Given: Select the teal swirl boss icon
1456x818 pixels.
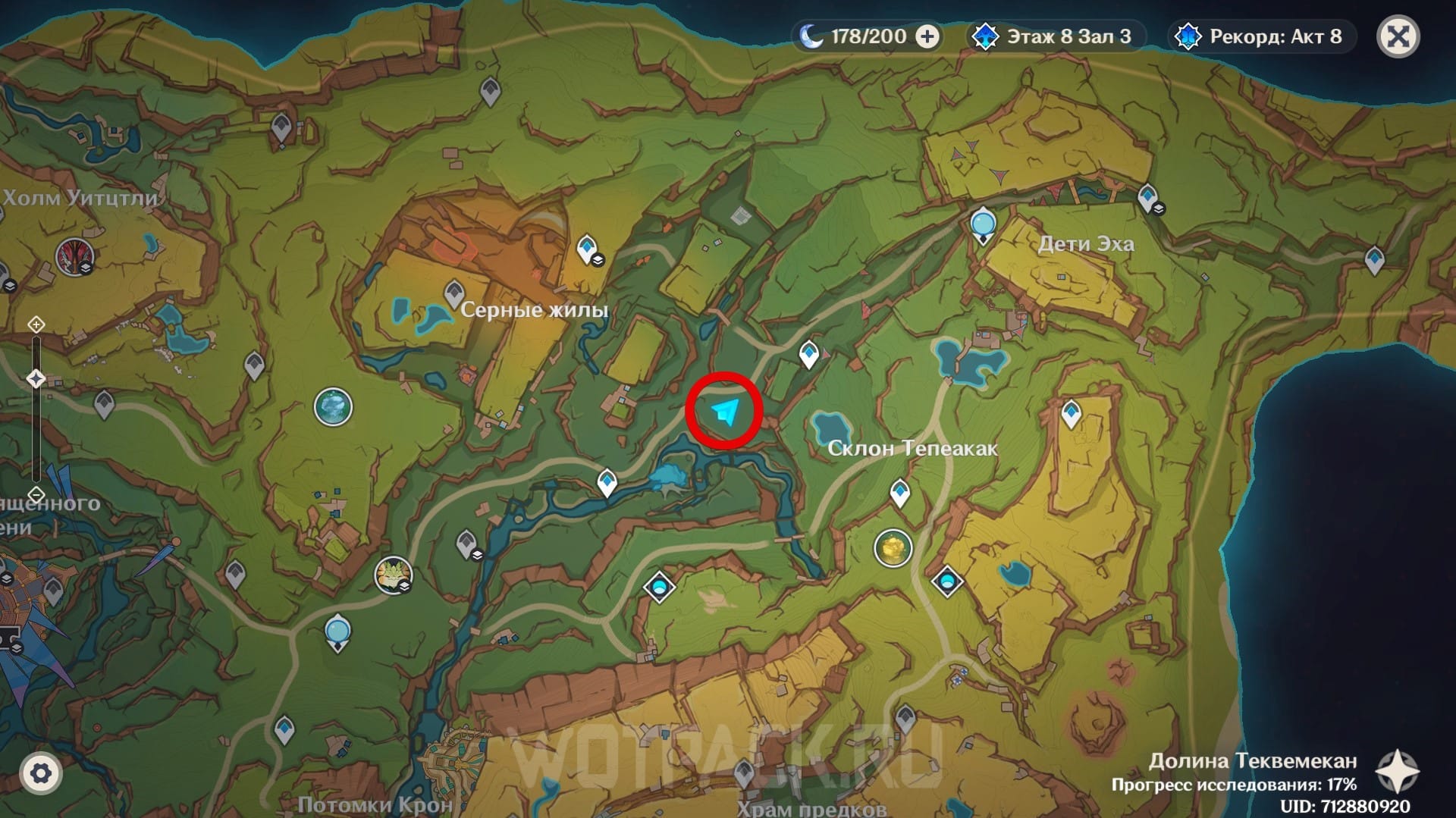Looking at the screenshot, I should tap(333, 407).
